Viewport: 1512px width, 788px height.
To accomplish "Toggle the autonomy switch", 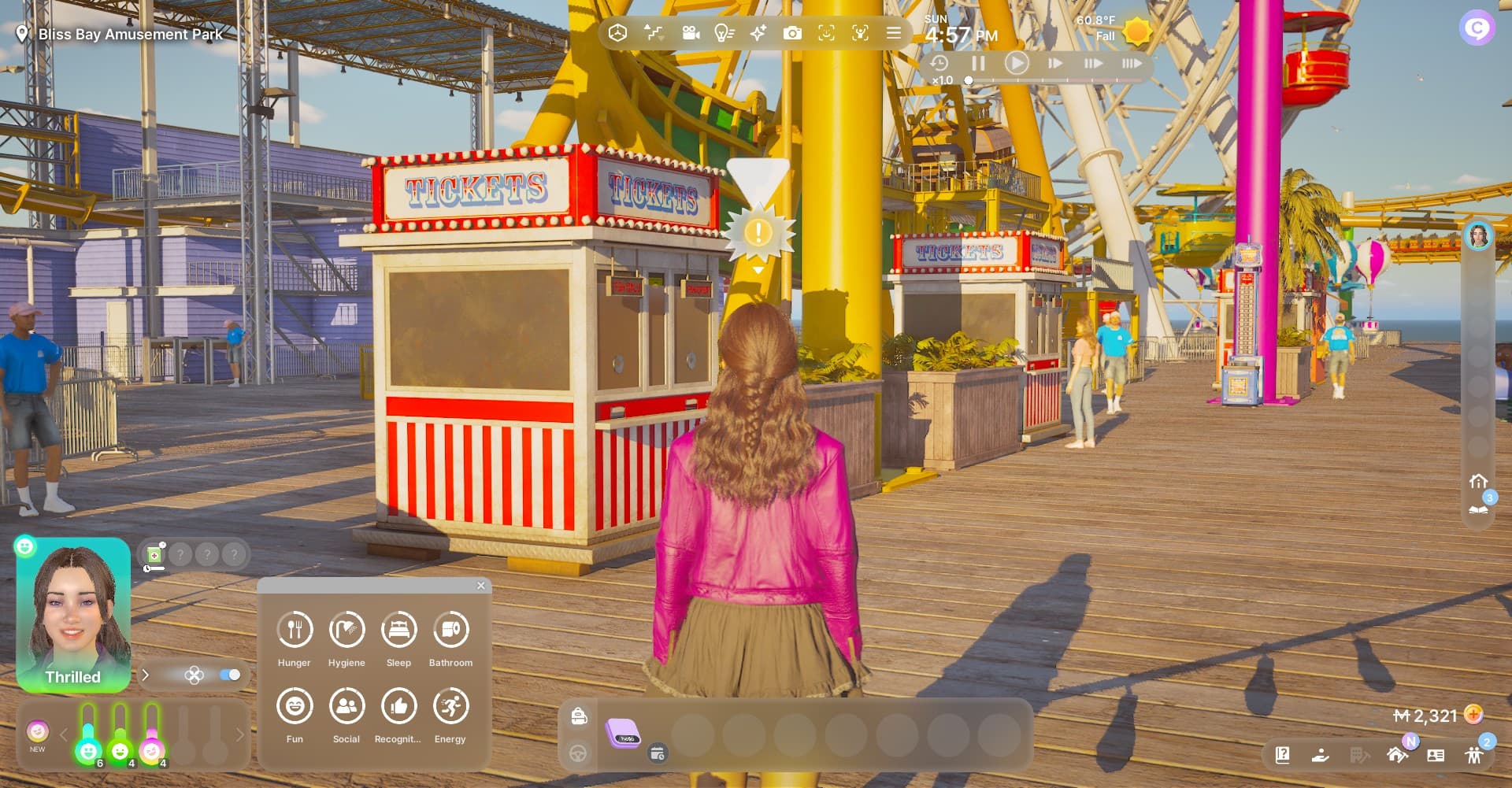I will click(x=230, y=675).
